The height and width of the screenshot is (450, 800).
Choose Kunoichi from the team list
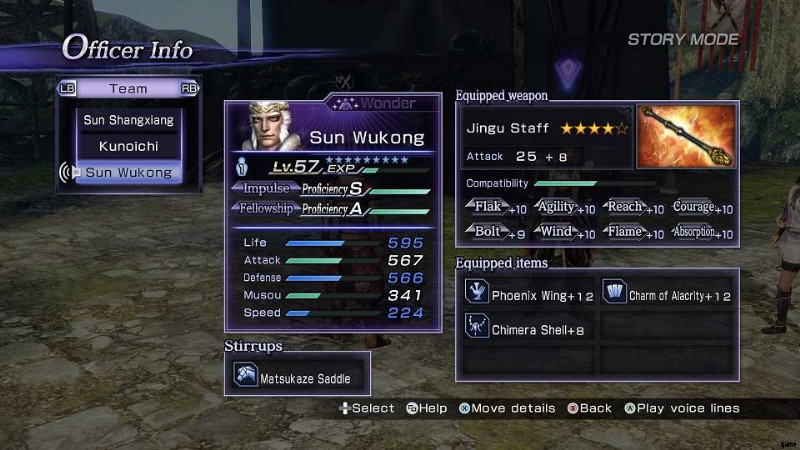point(128,146)
